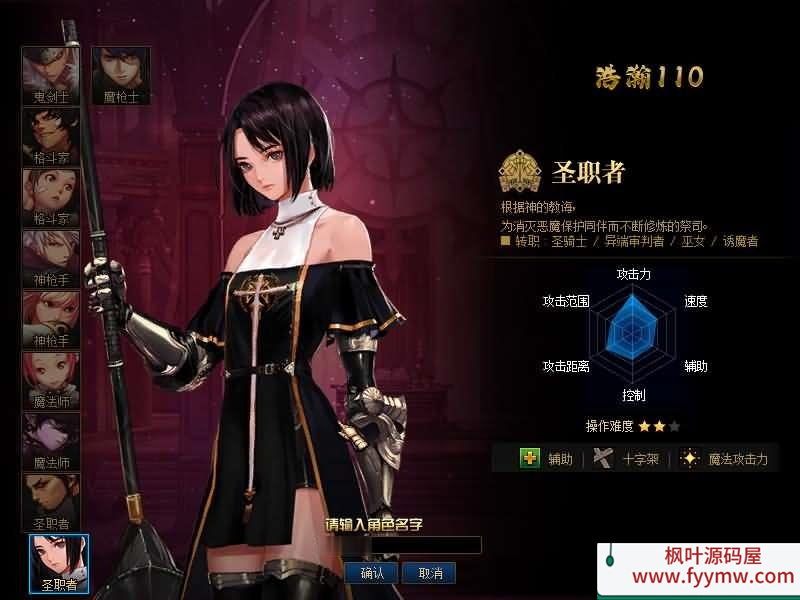Select the 鬼剑士 class portrait
The width and height of the screenshot is (800, 600).
click(x=51, y=75)
